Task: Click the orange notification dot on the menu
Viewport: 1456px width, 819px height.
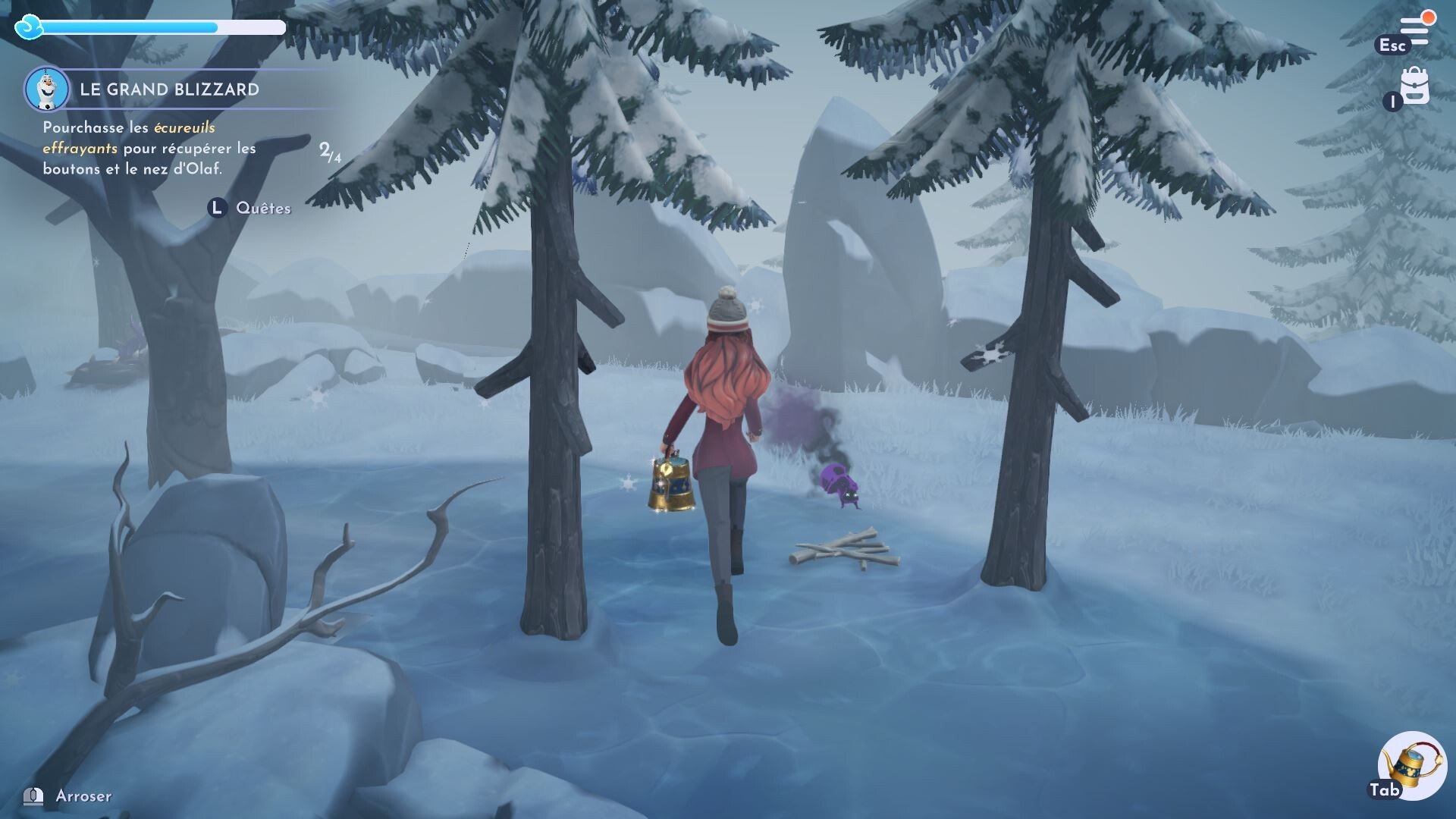Action: [1428, 17]
